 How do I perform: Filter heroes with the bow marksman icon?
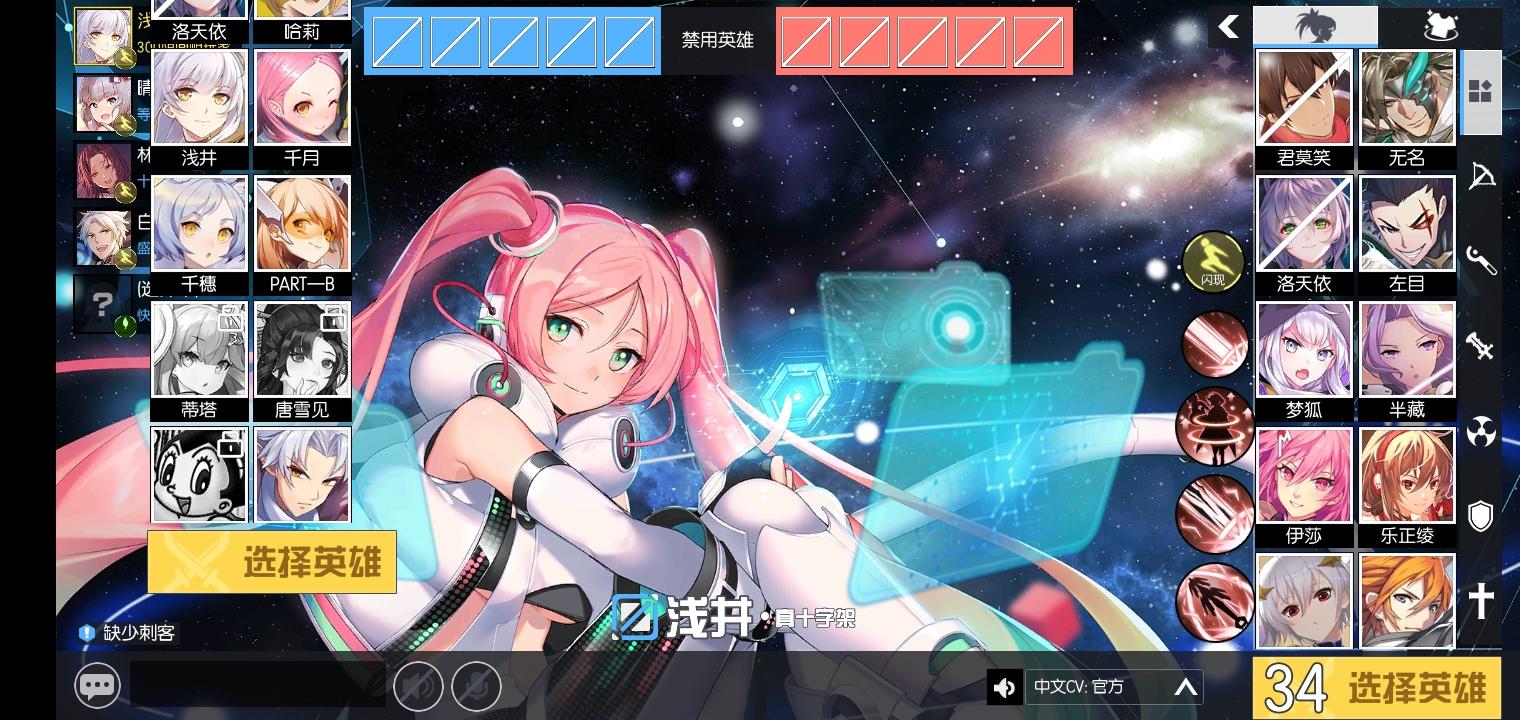coord(1482,176)
